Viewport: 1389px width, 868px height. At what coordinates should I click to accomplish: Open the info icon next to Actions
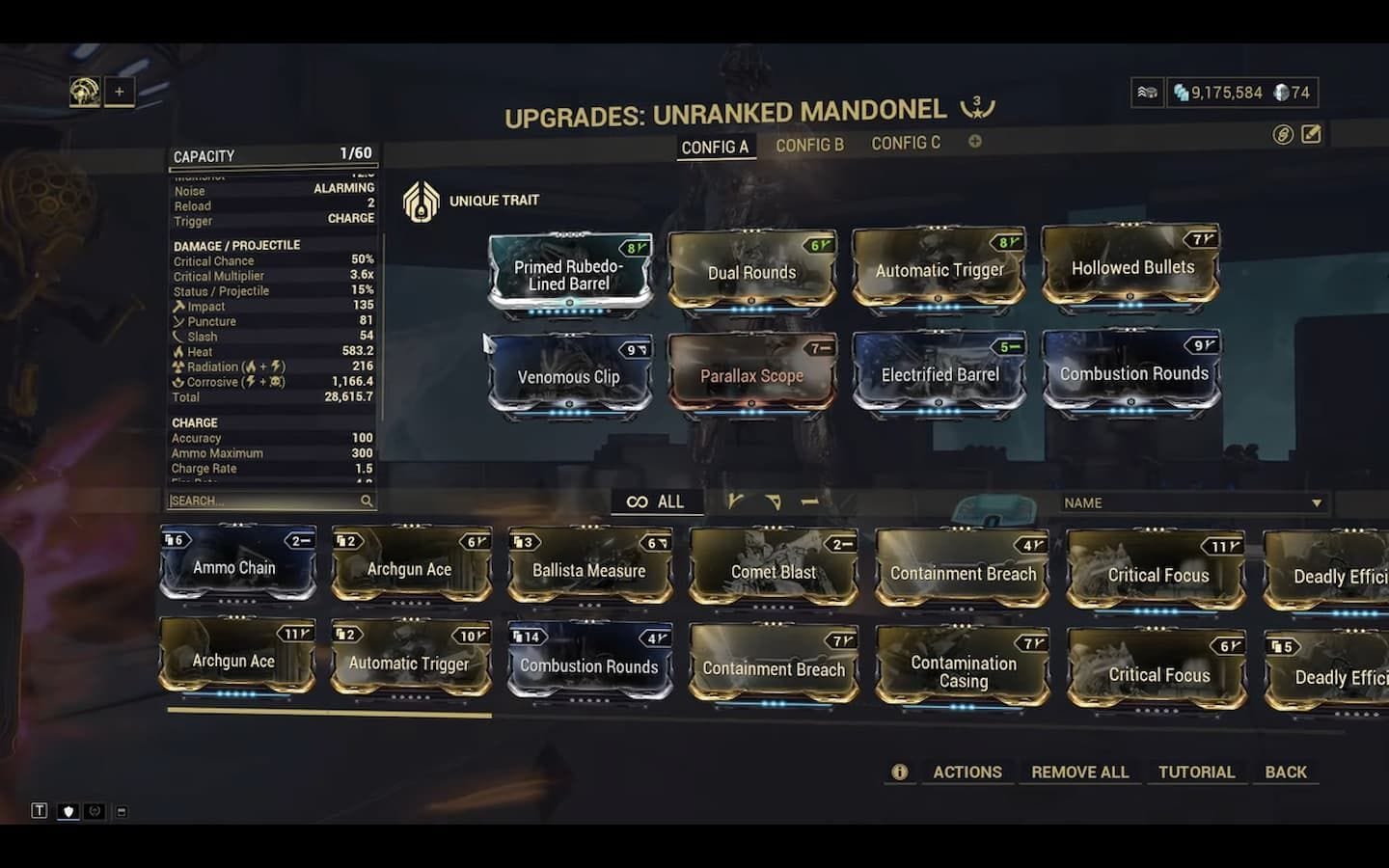tap(899, 772)
